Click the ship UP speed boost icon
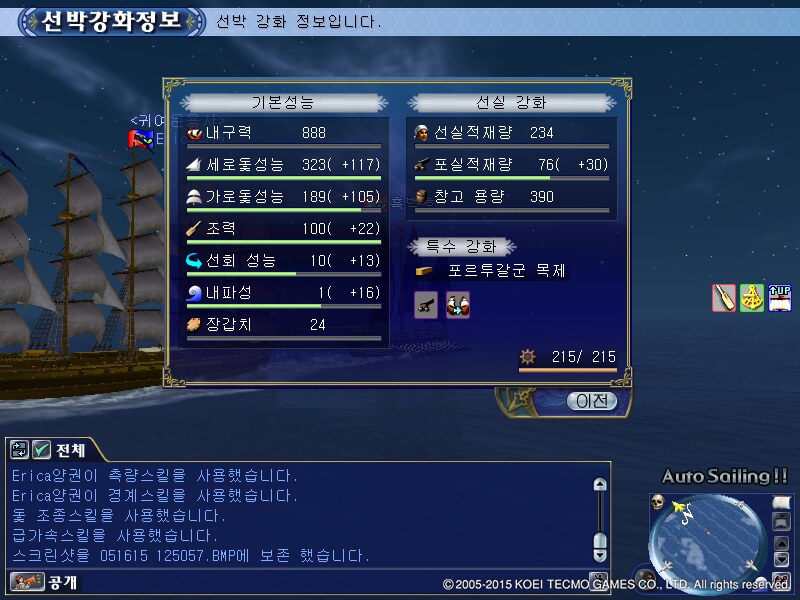 [780, 298]
